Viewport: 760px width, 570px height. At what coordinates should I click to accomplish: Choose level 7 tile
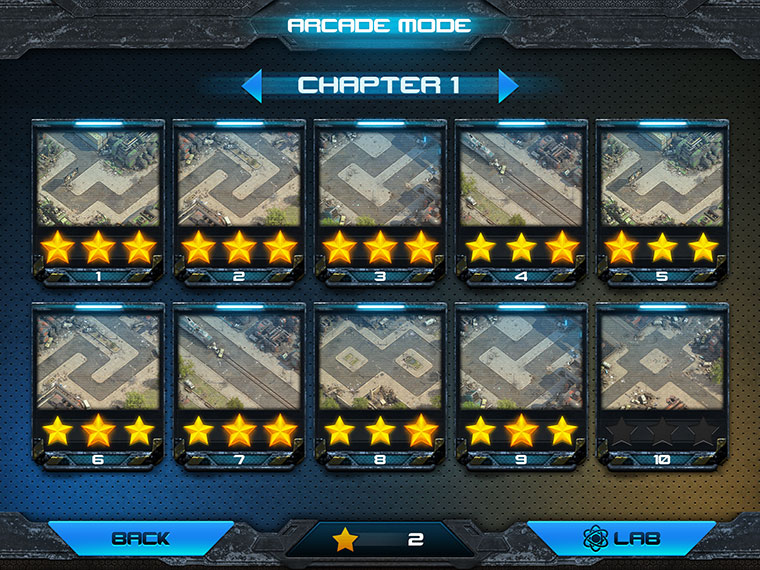click(x=239, y=386)
